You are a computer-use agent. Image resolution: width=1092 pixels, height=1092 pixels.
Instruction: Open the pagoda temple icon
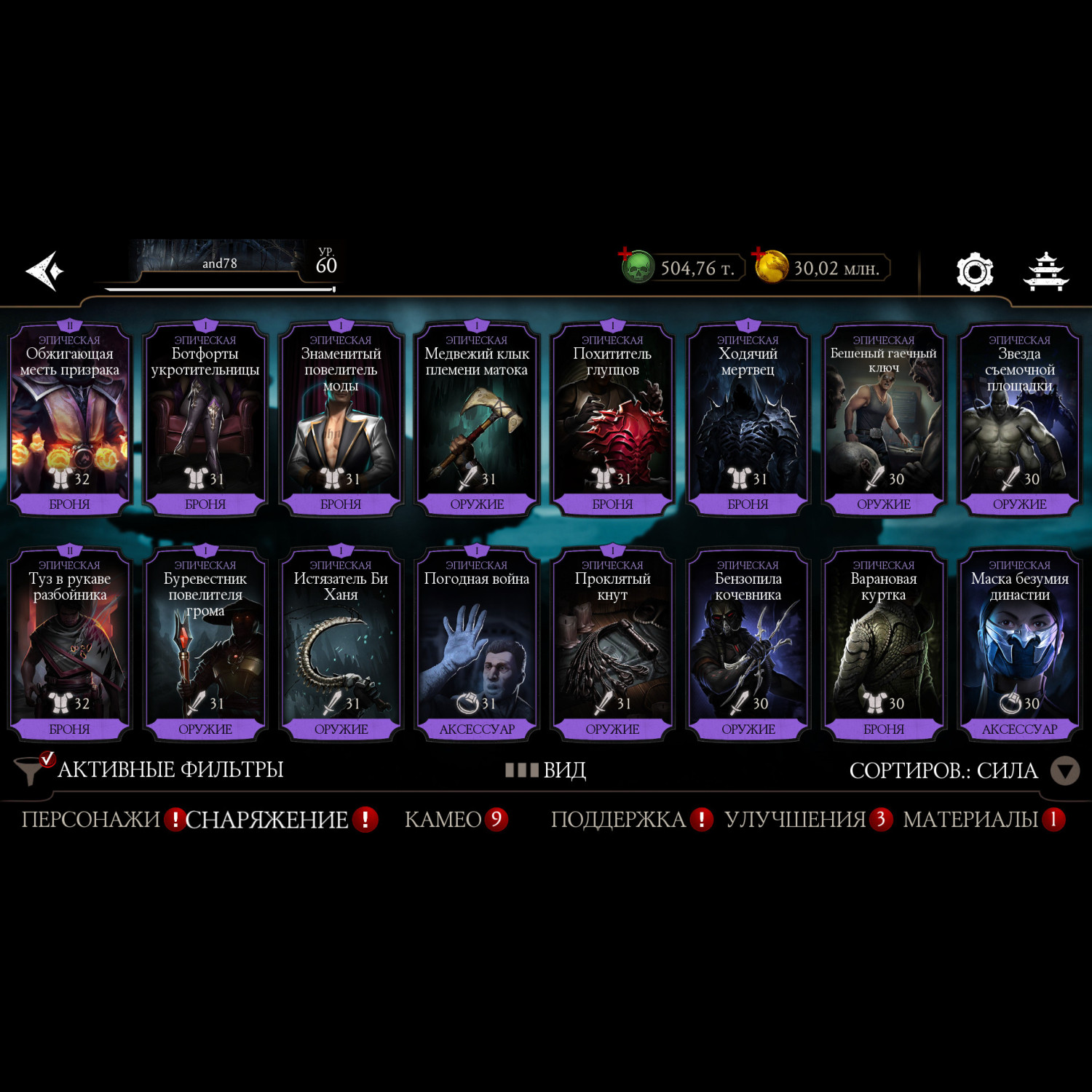click(x=1046, y=272)
